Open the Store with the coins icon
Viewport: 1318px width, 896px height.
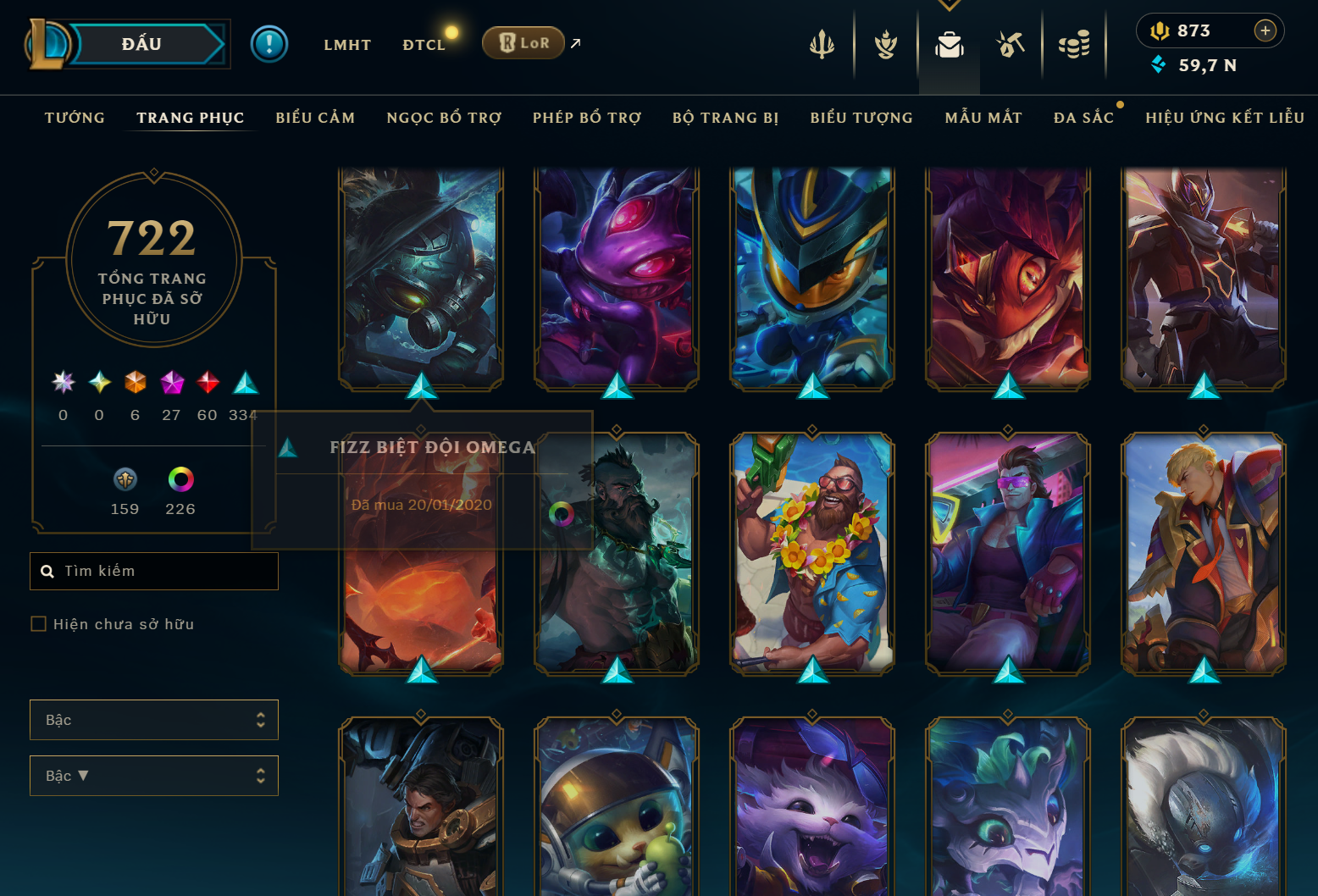click(x=1074, y=44)
